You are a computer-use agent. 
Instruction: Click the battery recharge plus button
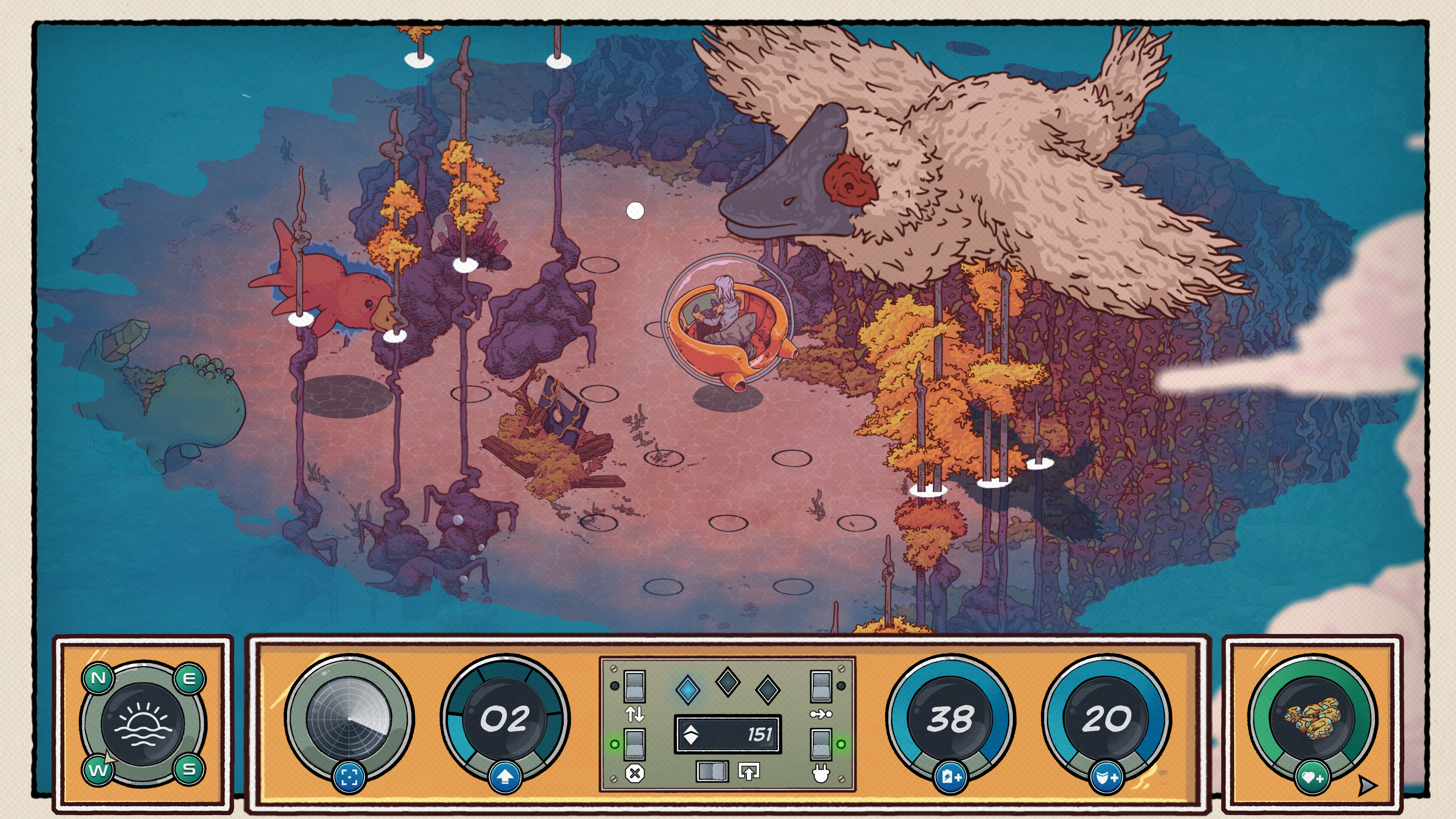click(x=951, y=778)
